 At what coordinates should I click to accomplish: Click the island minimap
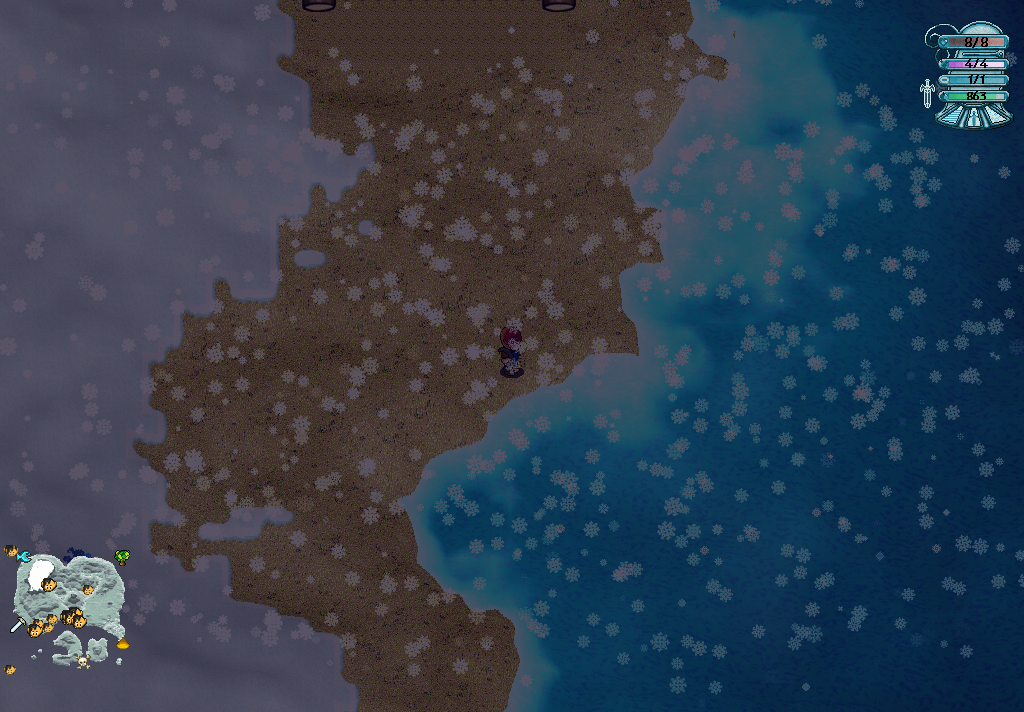click(x=68, y=600)
